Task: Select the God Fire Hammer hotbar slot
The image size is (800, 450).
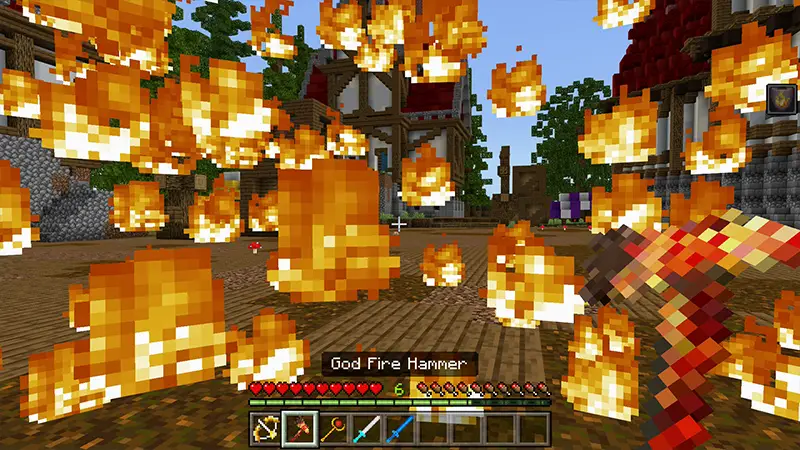Action: (x=300, y=428)
